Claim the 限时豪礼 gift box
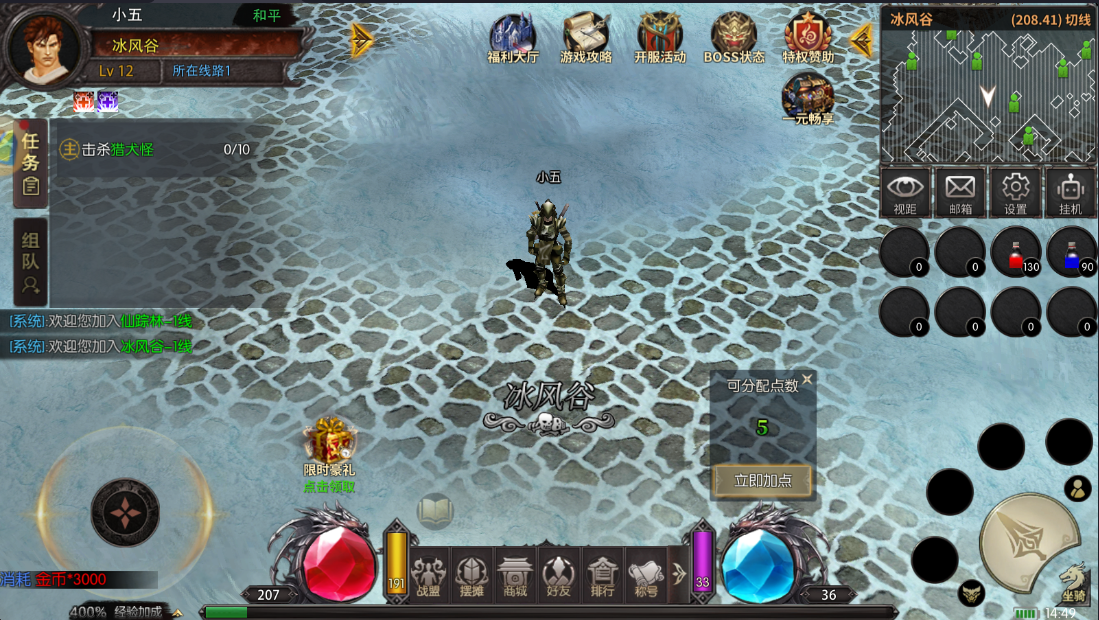The image size is (1099, 620). click(x=330, y=443)
